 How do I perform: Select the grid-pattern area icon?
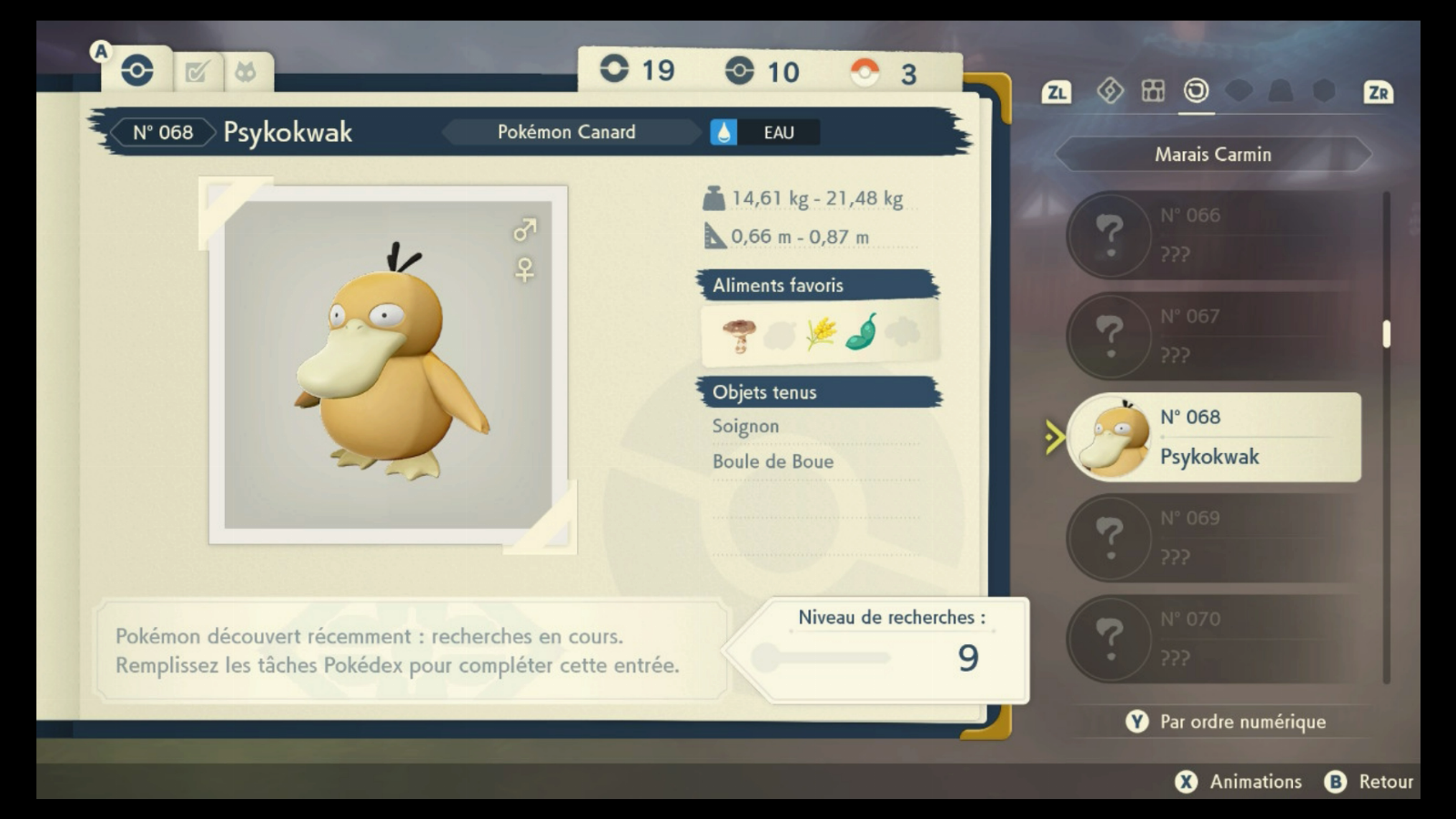(1153, 91)
